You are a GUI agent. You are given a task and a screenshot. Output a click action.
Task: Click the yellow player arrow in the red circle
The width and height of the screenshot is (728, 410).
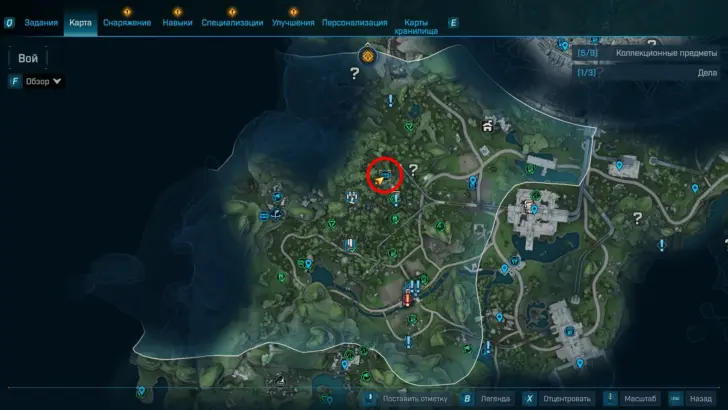[x=382, y=177]
